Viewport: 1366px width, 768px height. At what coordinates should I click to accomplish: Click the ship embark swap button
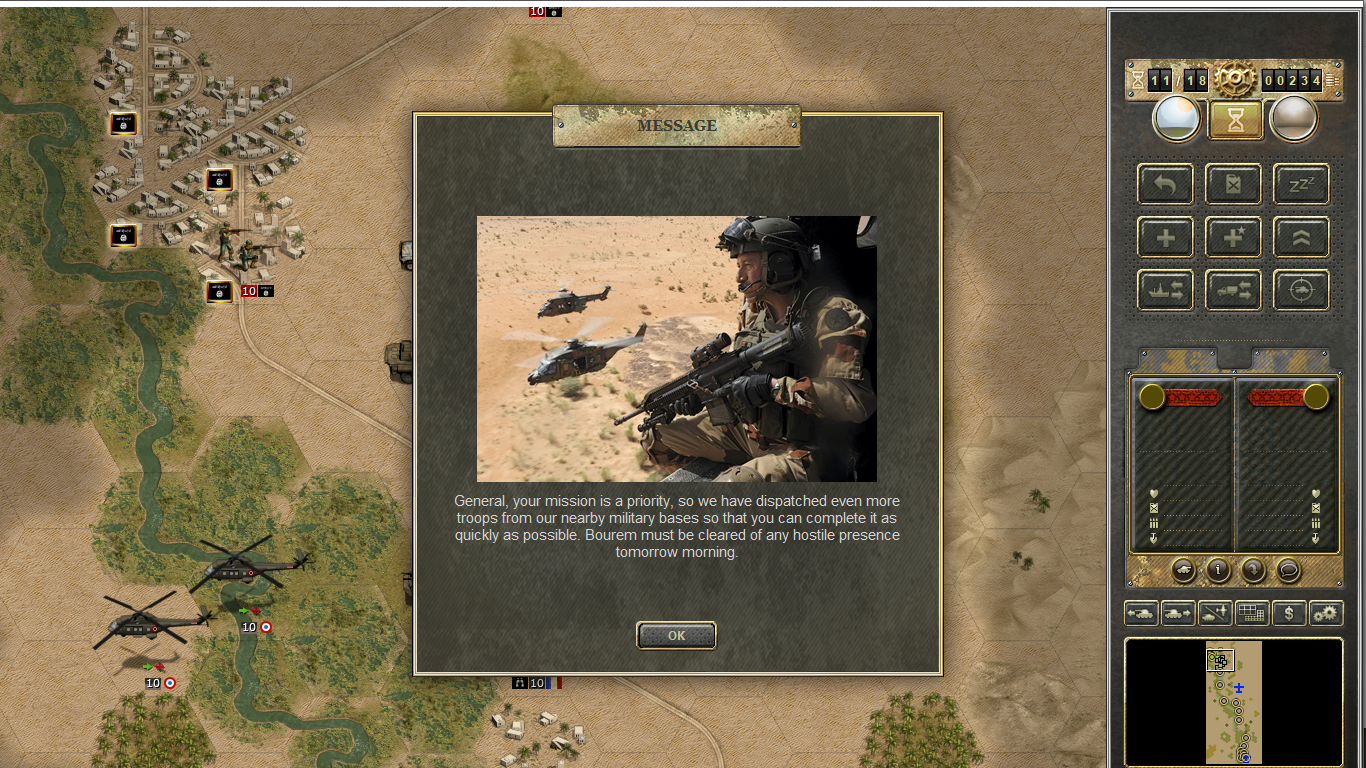(1165, 291)
